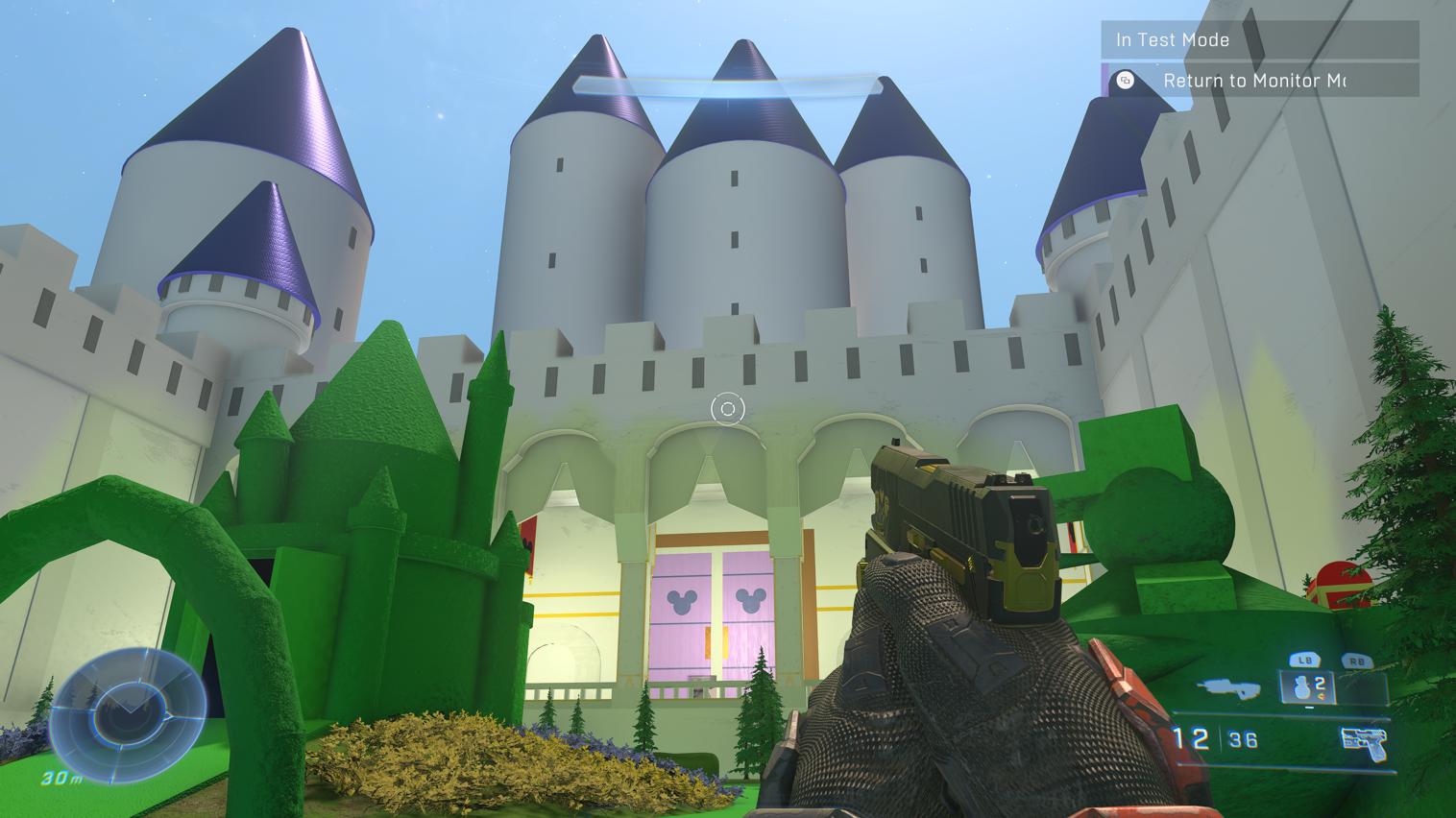This screenshot has height=818, width=1456.
Task: Click the LB button prompt above the equipment slot
Action: [x=1306, y=660]
